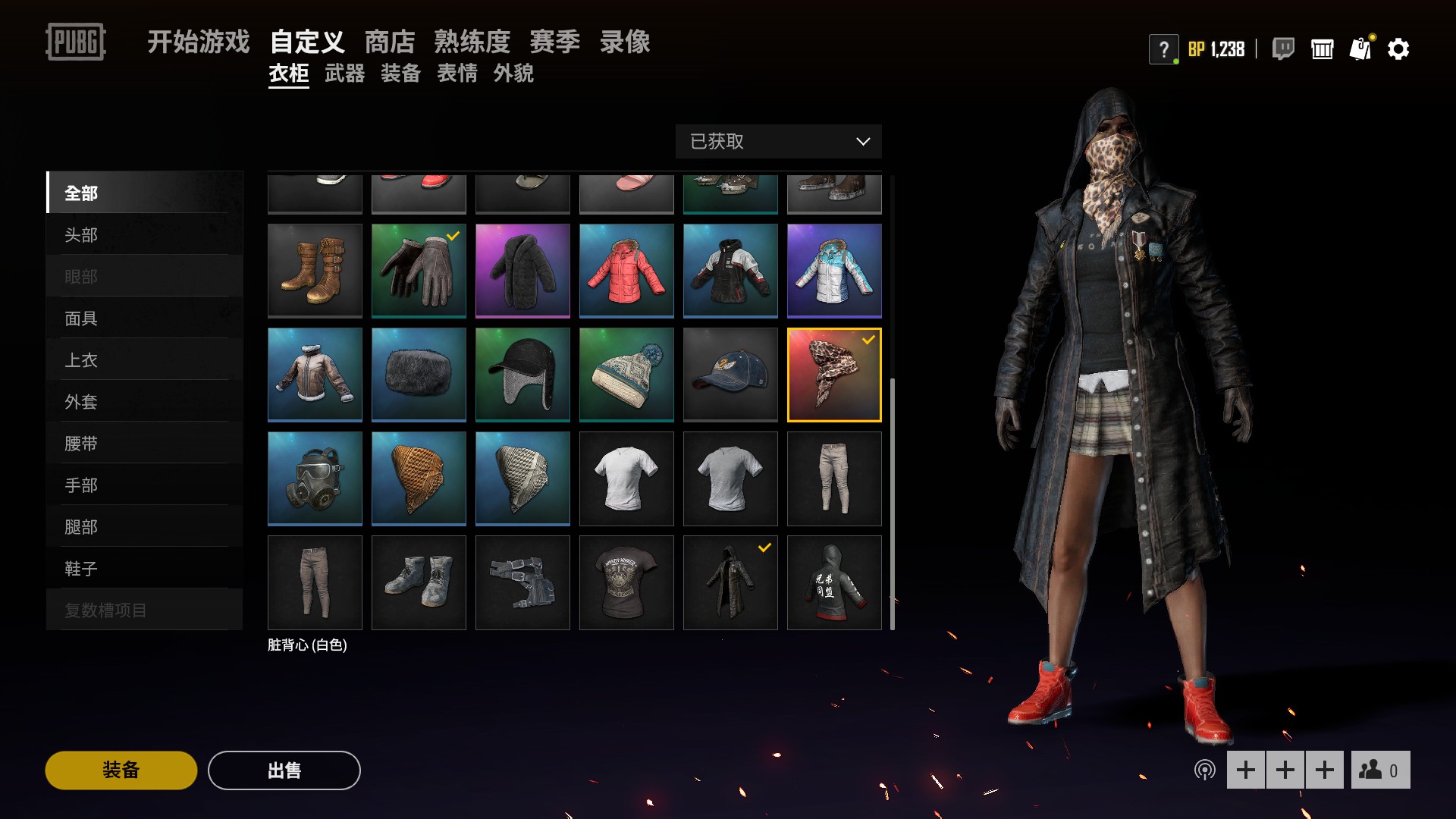Go to 开始游戏 play menu
The image size is (1456, 819).
[x=198, y=42]
